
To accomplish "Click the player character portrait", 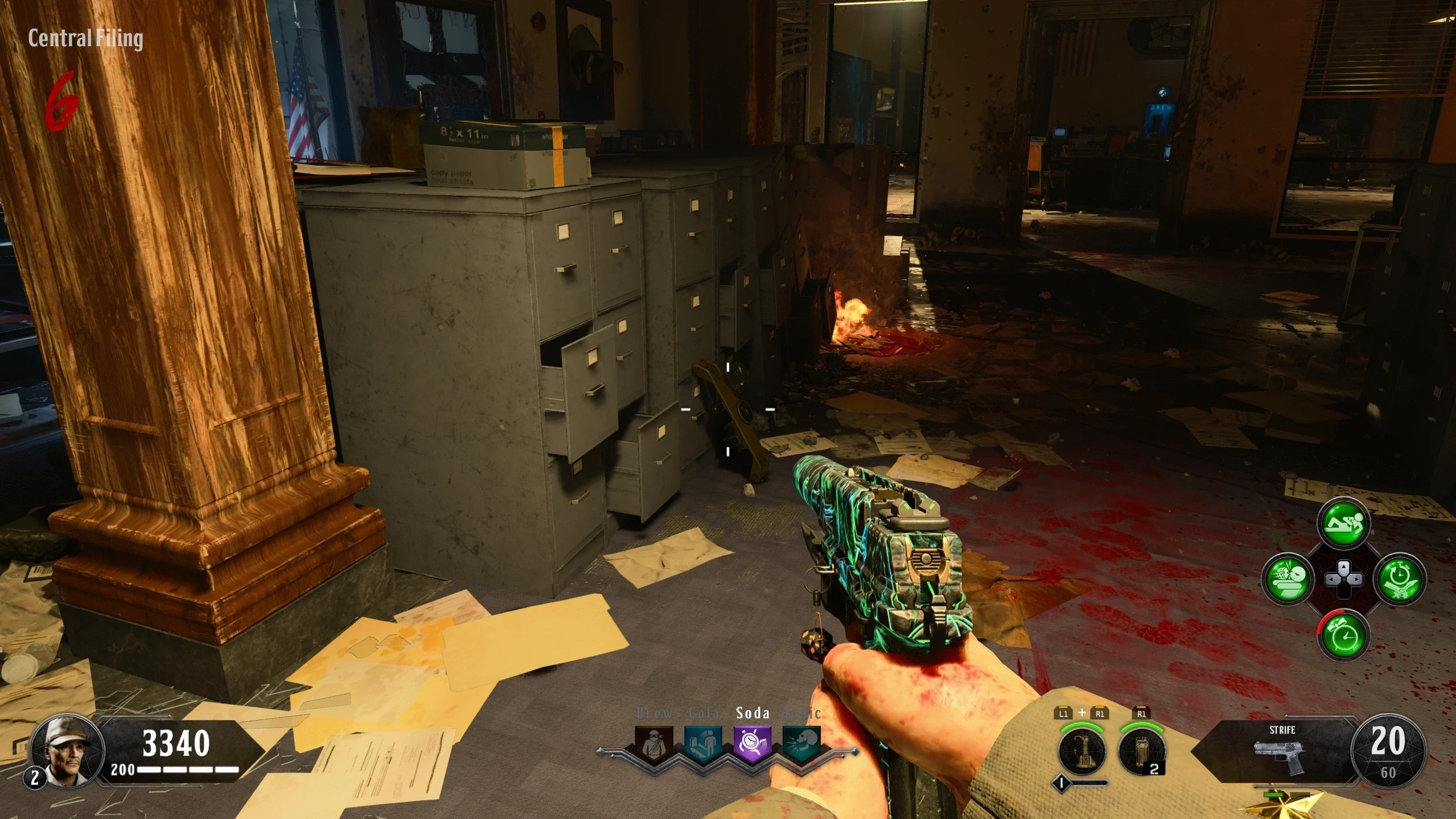I will [x=67, y=751].
